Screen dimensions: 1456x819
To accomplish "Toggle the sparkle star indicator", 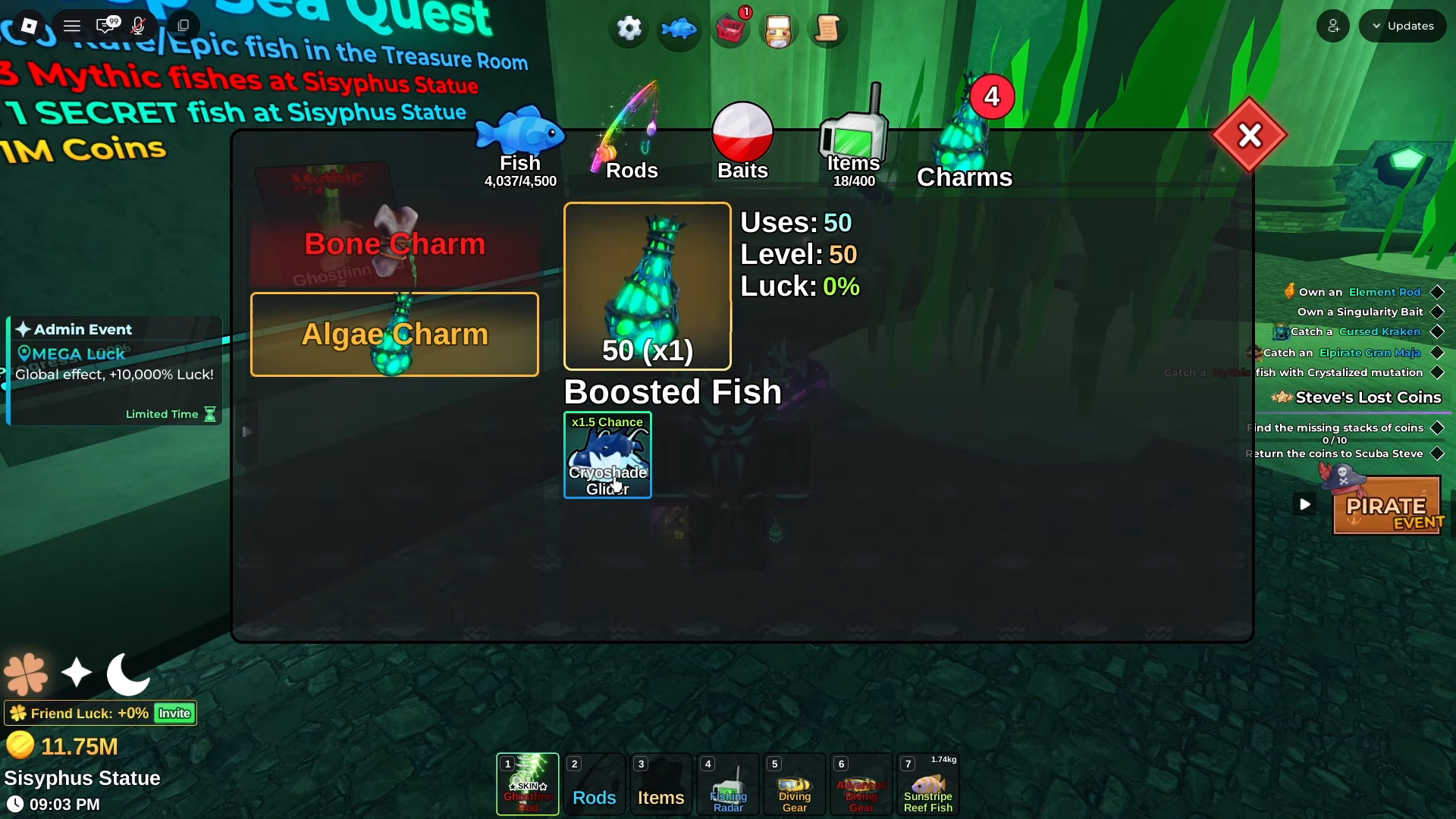I will tap(76, 673).
